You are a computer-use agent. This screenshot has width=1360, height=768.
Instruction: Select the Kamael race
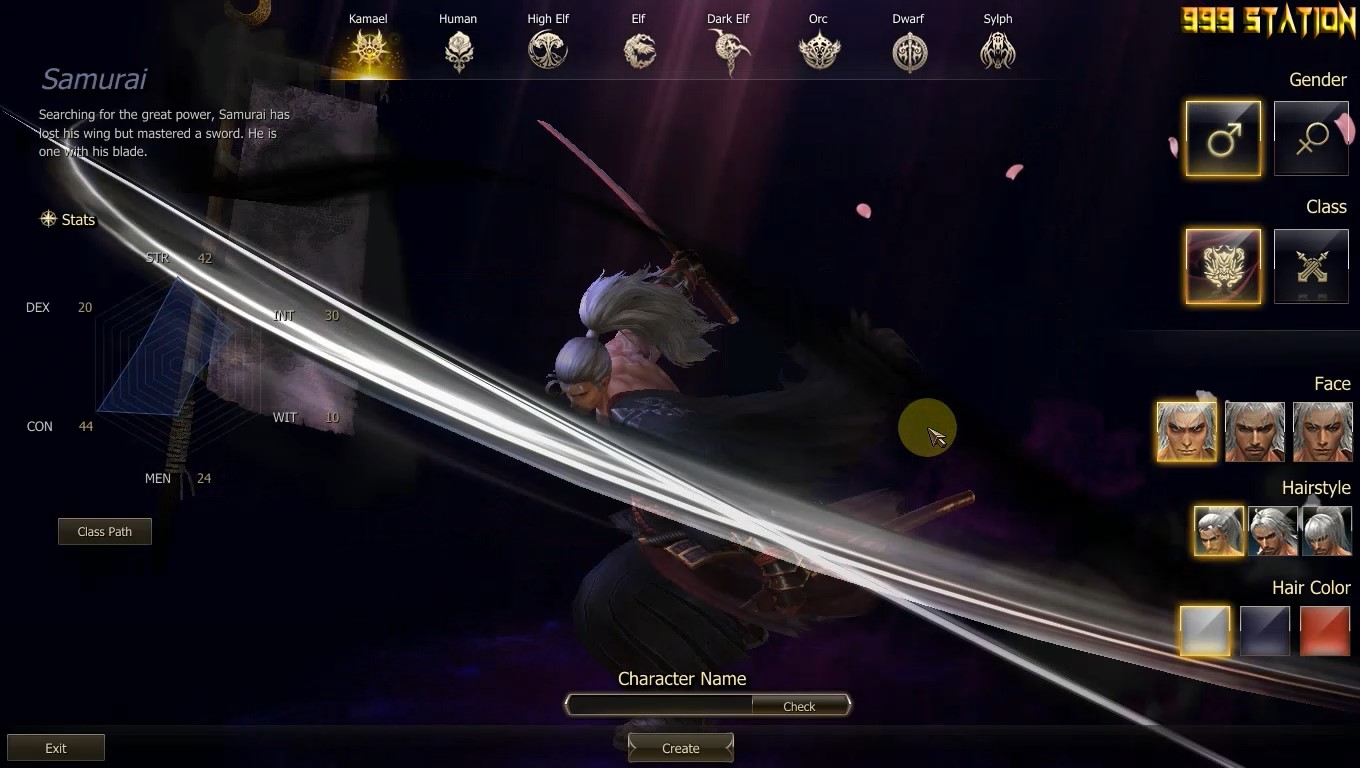[x=368, y=48]
